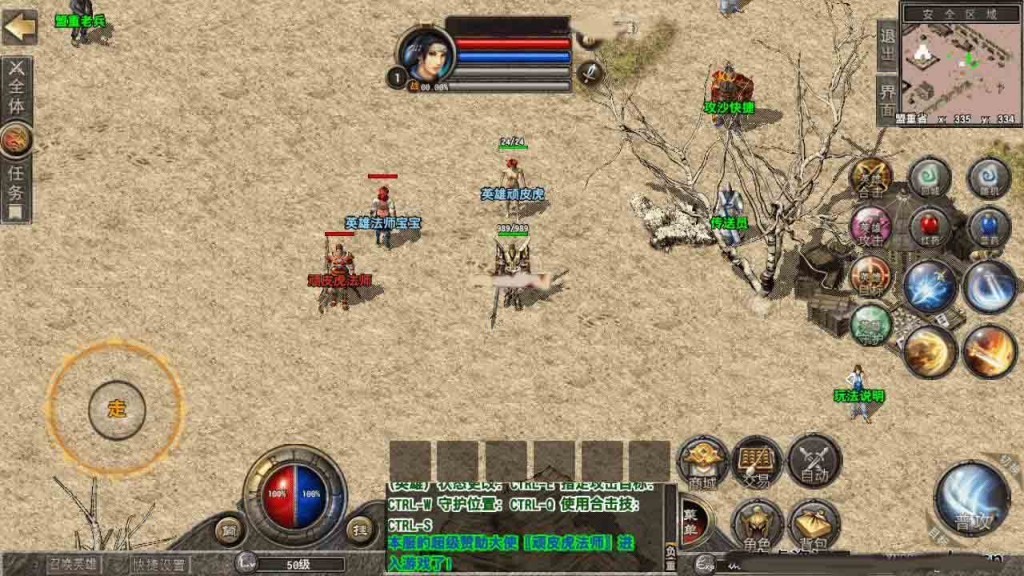This screenshot has width=1024, height=576.
Task: Click the 召唤英雄 summon hero button
Action: tap(74, 564)
